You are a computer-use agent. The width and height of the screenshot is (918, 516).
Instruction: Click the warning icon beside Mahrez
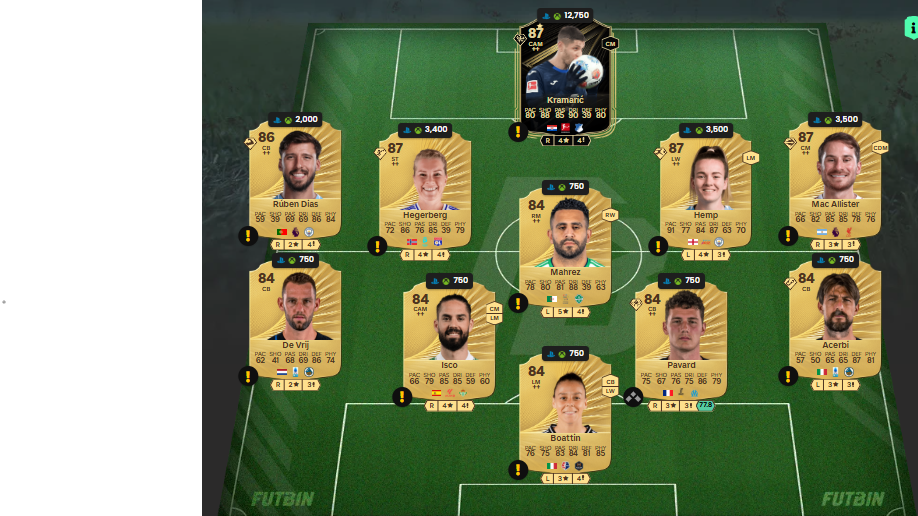point(517,303)
